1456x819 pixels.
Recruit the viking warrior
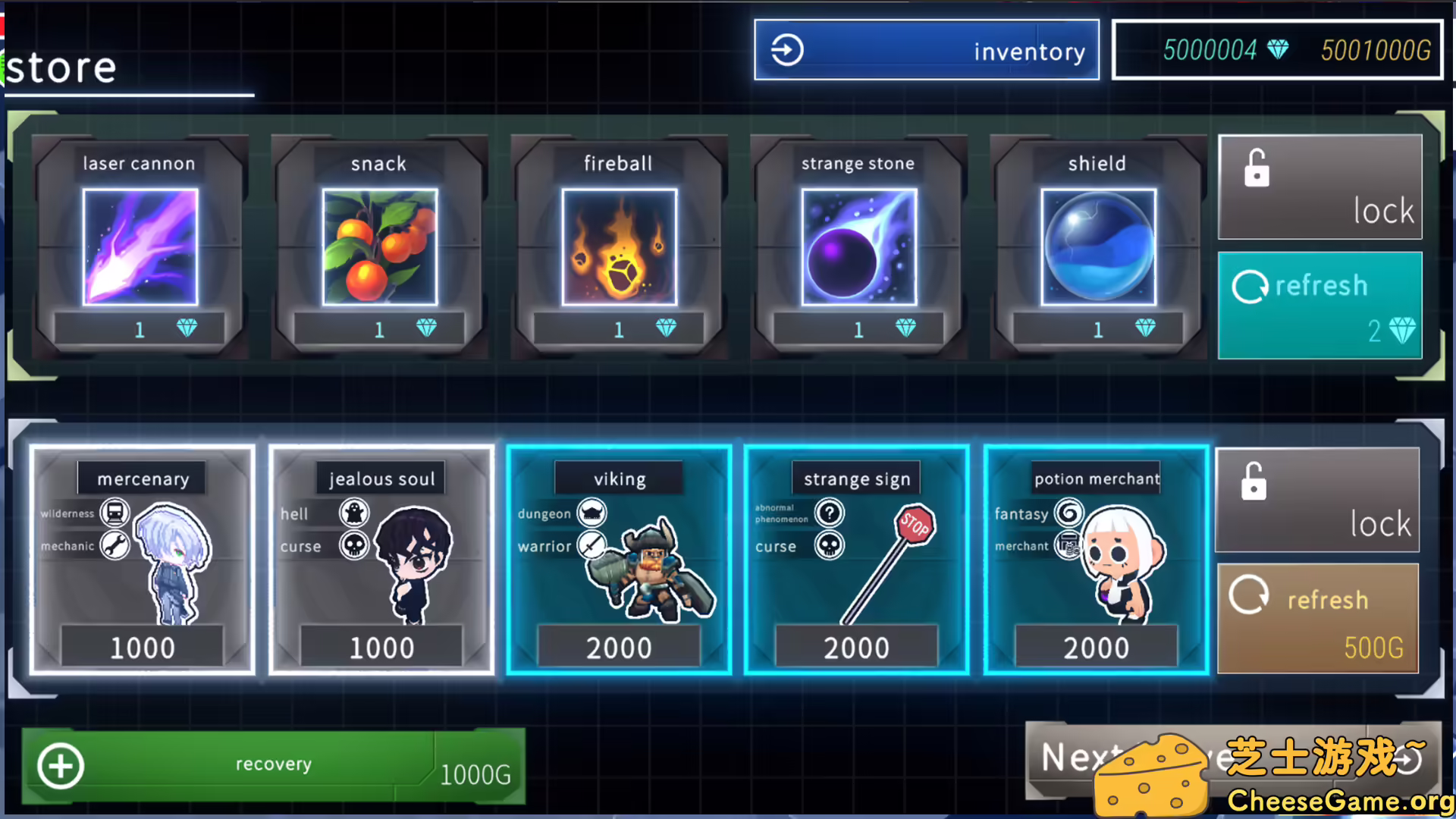[x=619, y=560]
